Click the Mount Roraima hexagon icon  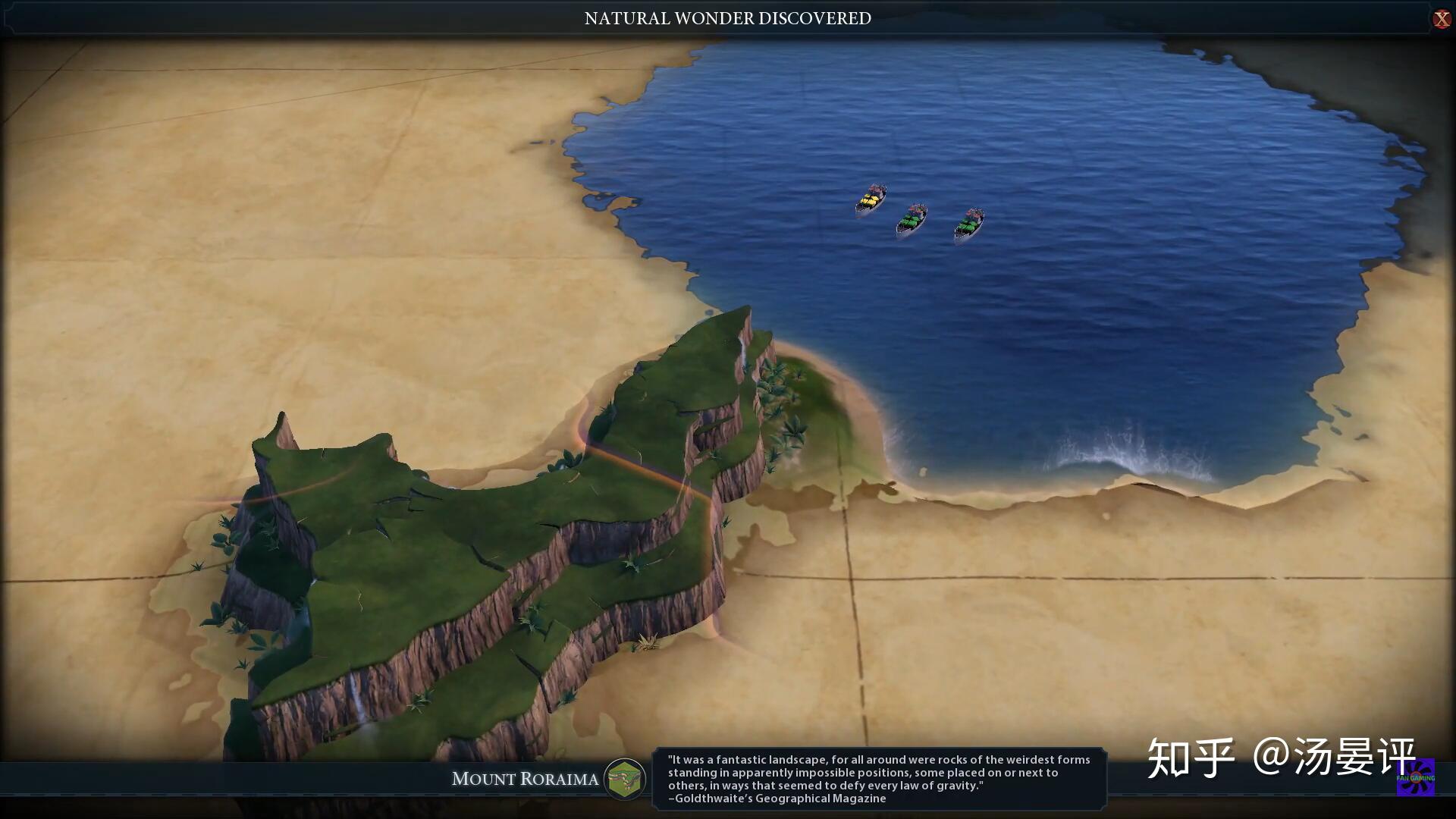pyautogui.click(x=625, y=779)
